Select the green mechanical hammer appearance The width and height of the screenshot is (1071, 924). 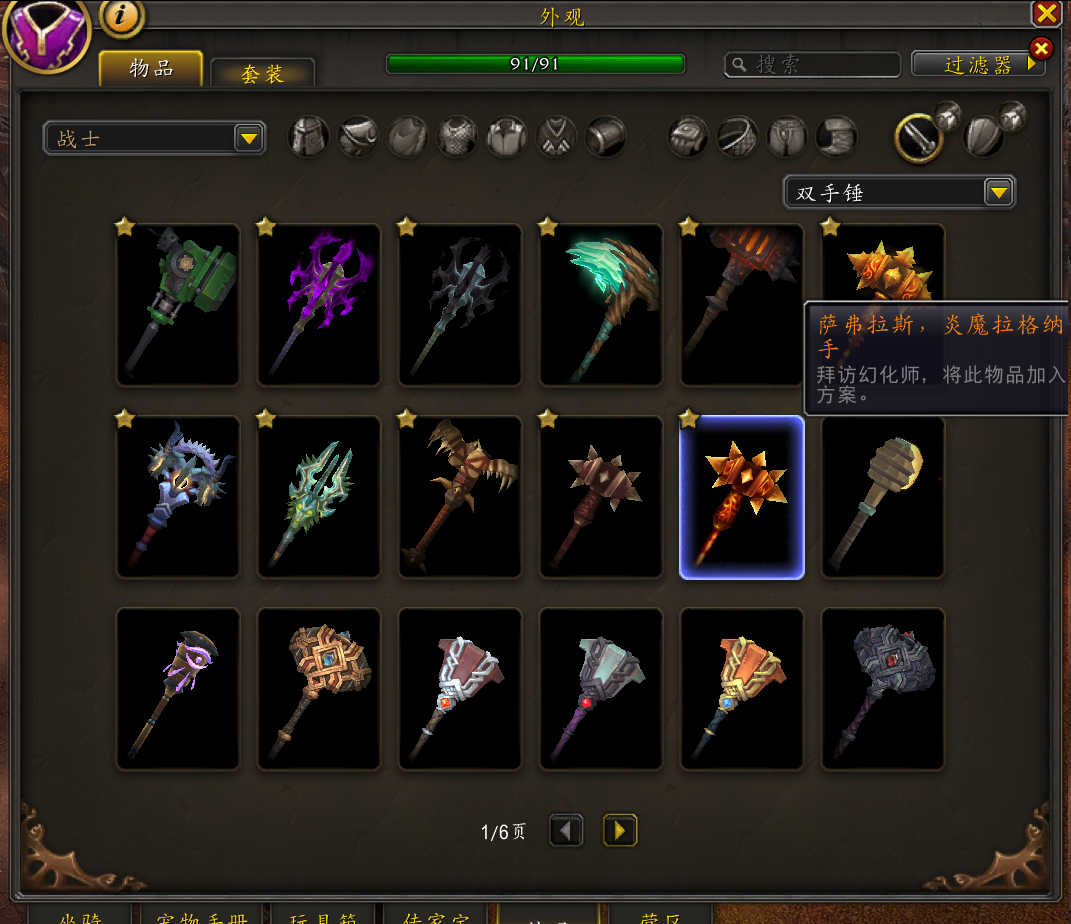(178, 304)
